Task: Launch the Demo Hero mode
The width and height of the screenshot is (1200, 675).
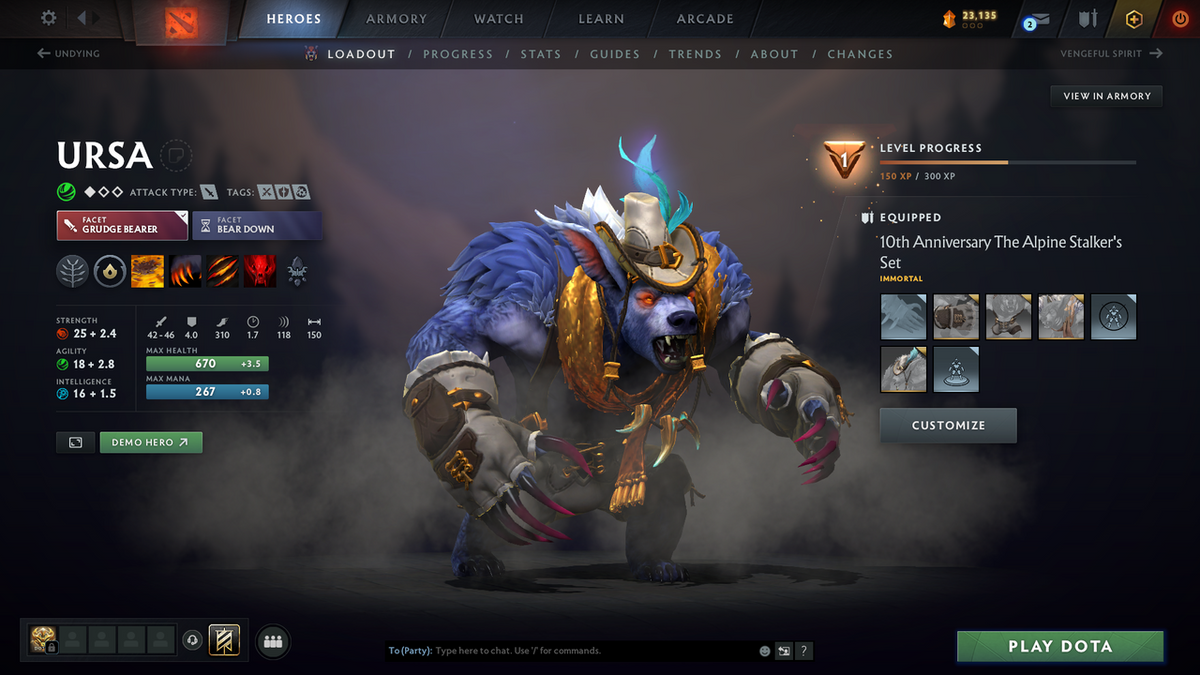Action: coord(151,442)
